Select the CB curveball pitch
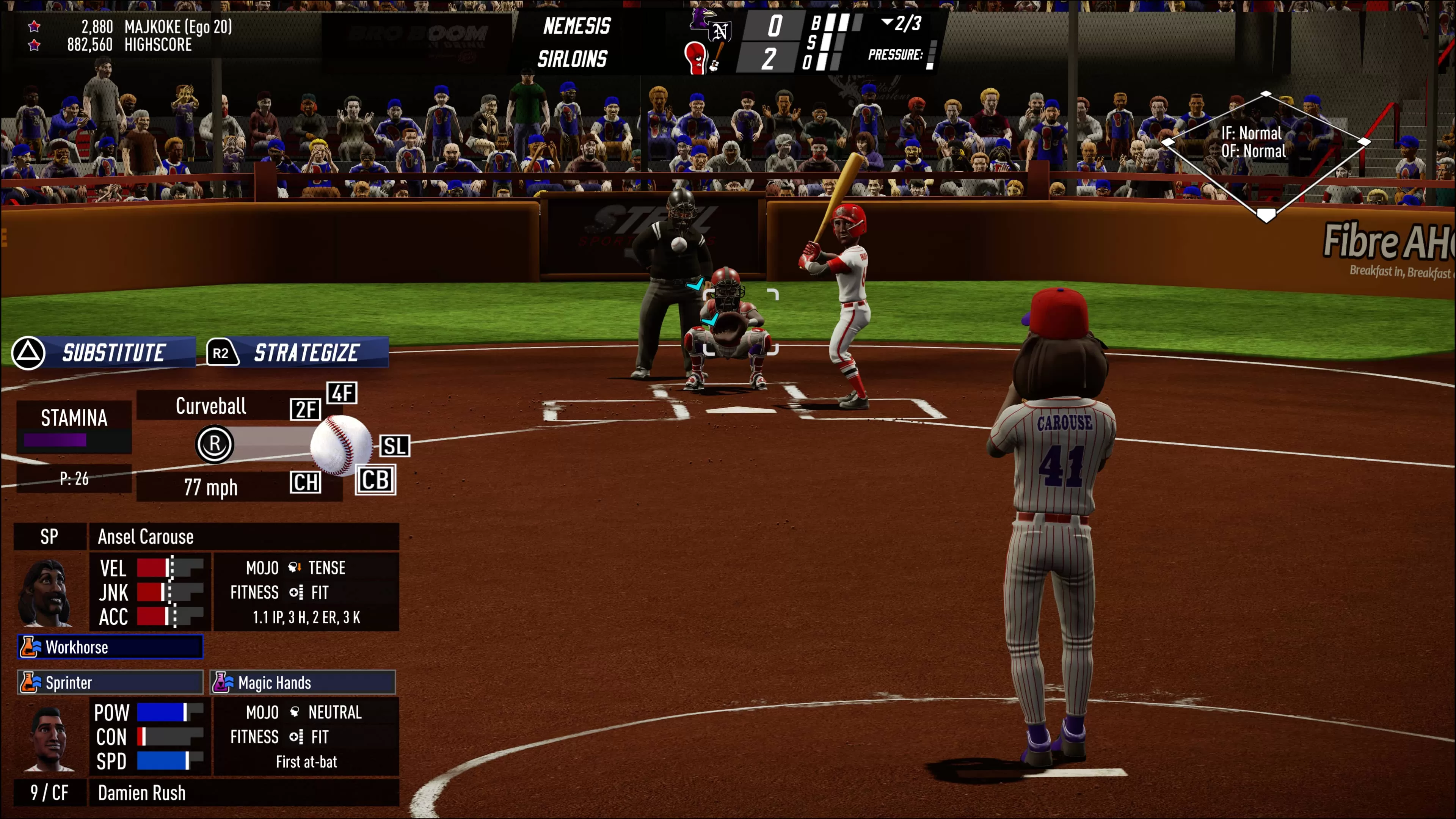Screen dimensions: 1456x819 (375, 480)
